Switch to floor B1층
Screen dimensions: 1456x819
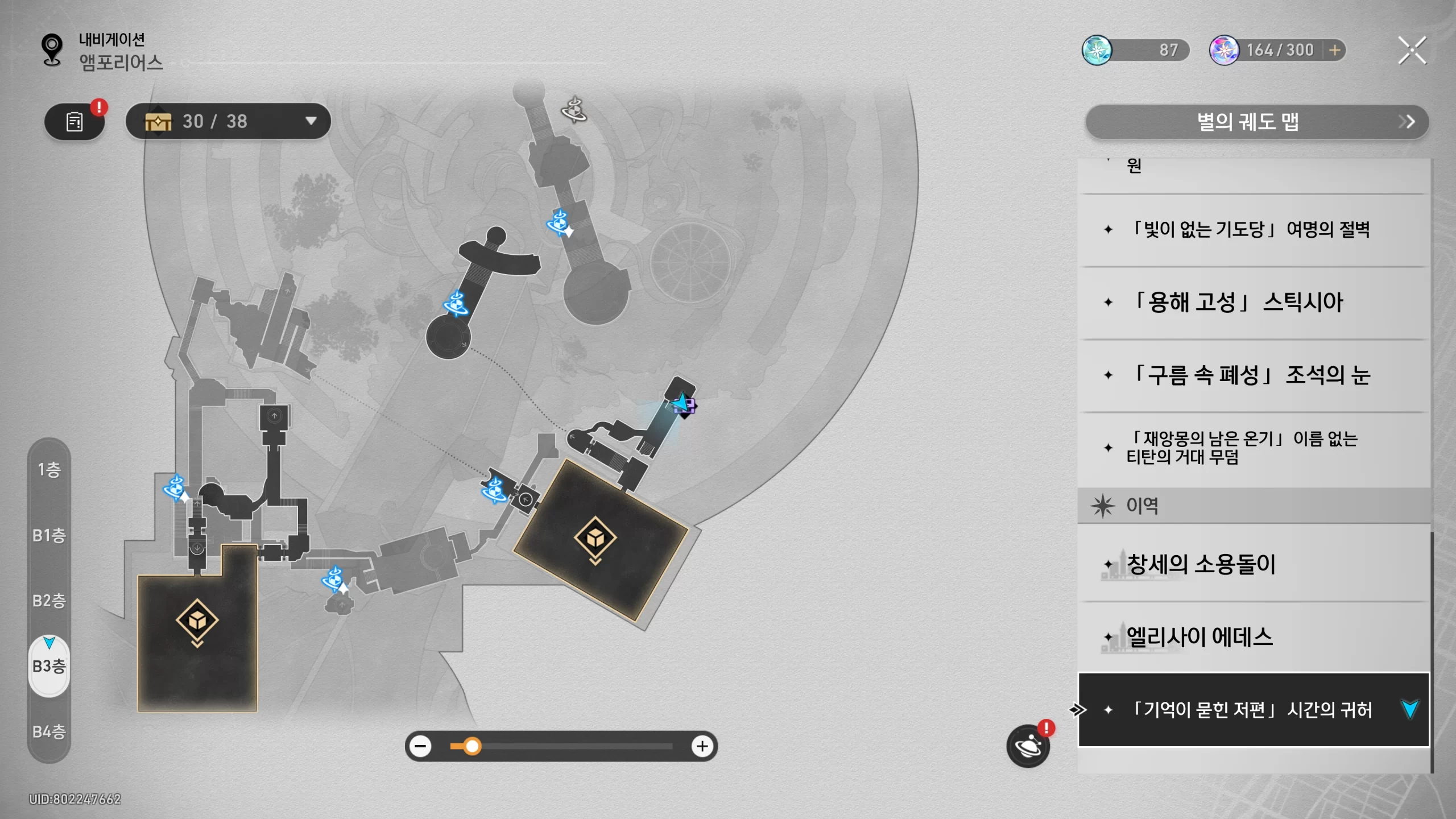pyautogui.click(x=49, y=535)
